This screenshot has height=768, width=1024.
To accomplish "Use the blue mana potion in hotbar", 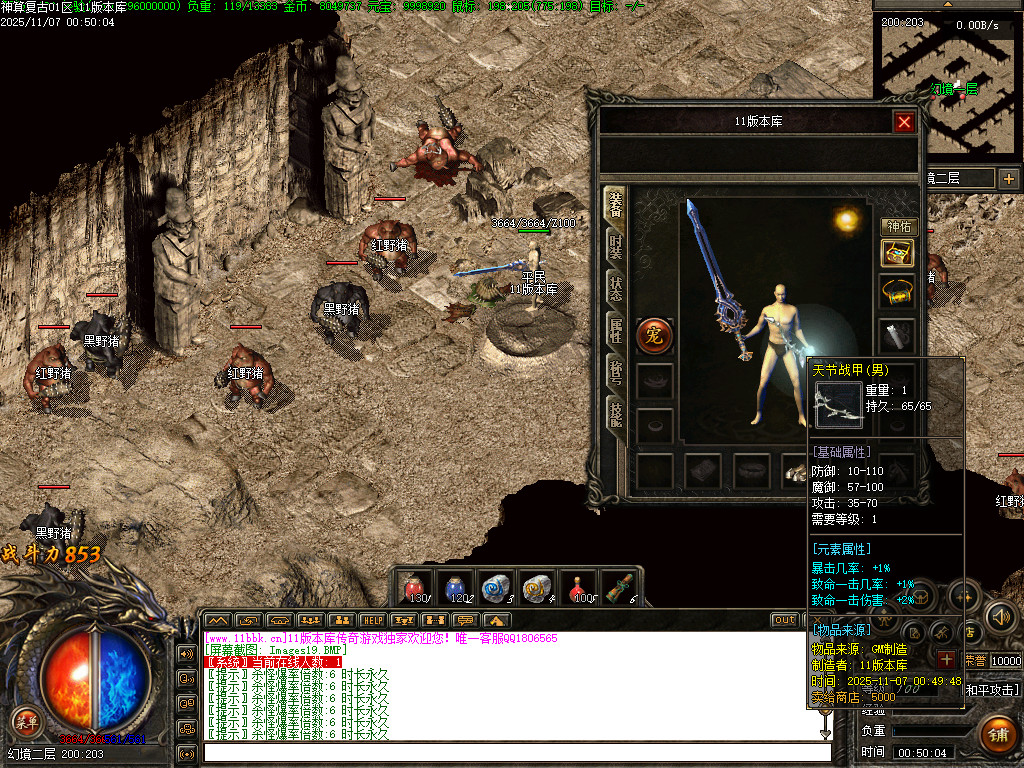I will 455,587.
